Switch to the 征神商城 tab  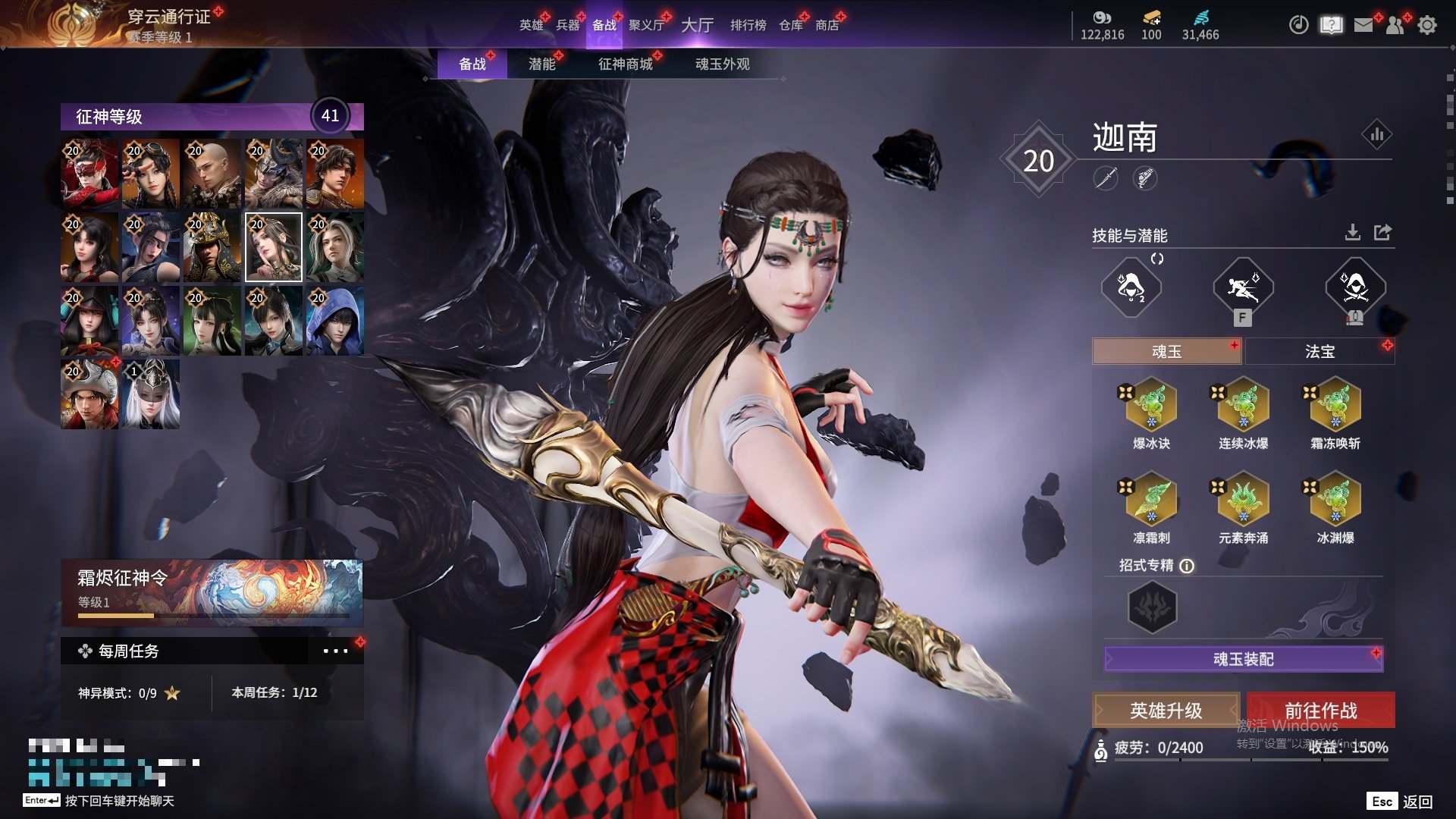pyautogui.click(x=625, y=64)
